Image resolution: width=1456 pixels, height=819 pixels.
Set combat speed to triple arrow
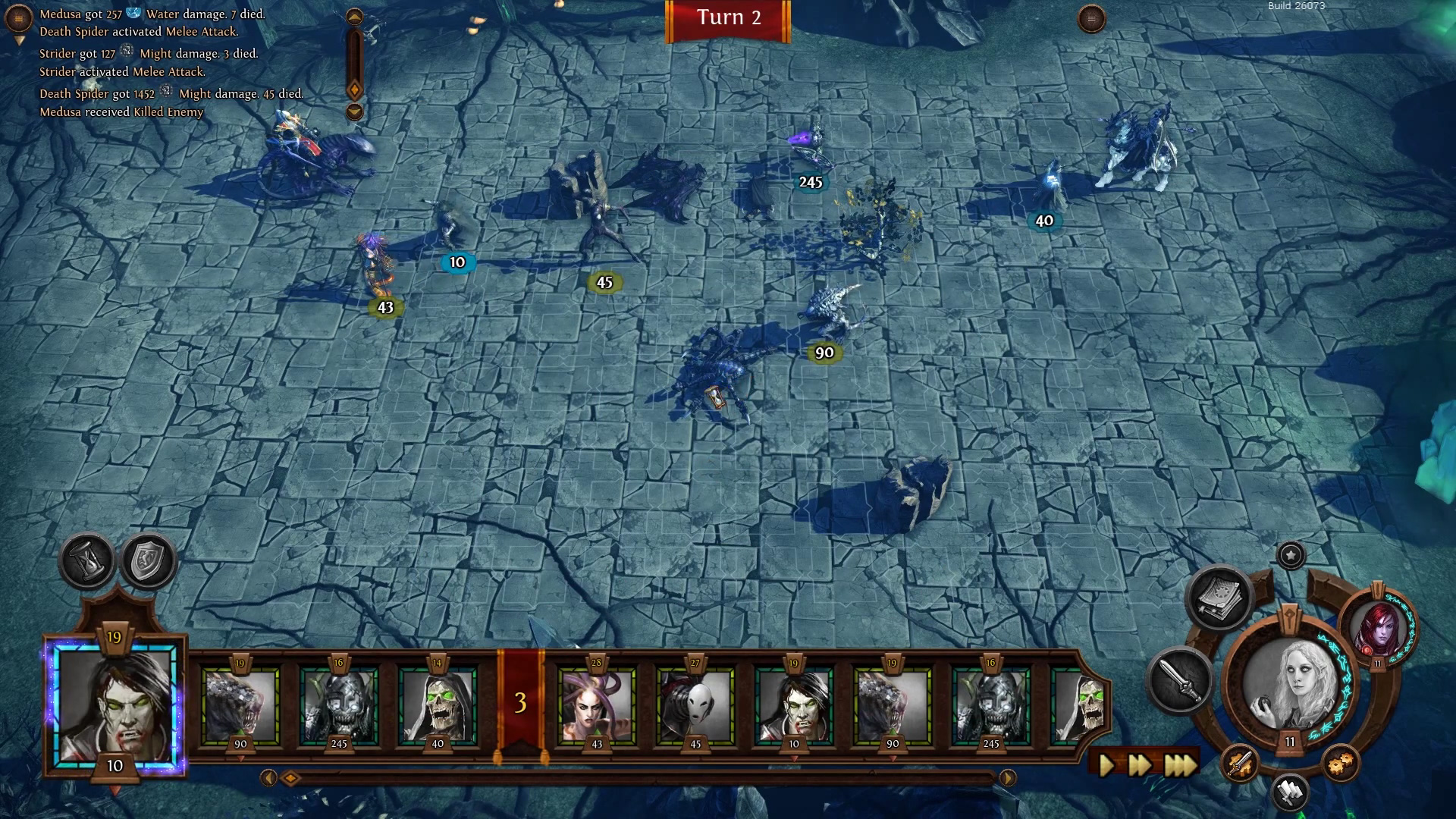point(1180,764)
